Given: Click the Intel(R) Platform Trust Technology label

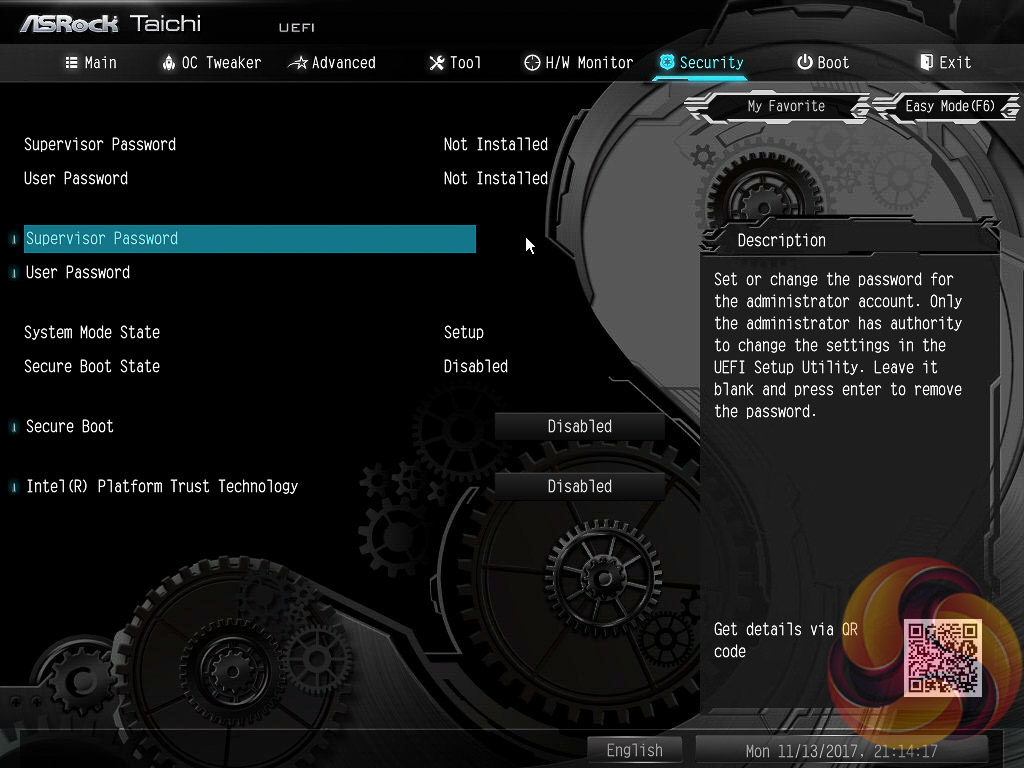Looking at the screenshot, I should [x=162, y=486].
